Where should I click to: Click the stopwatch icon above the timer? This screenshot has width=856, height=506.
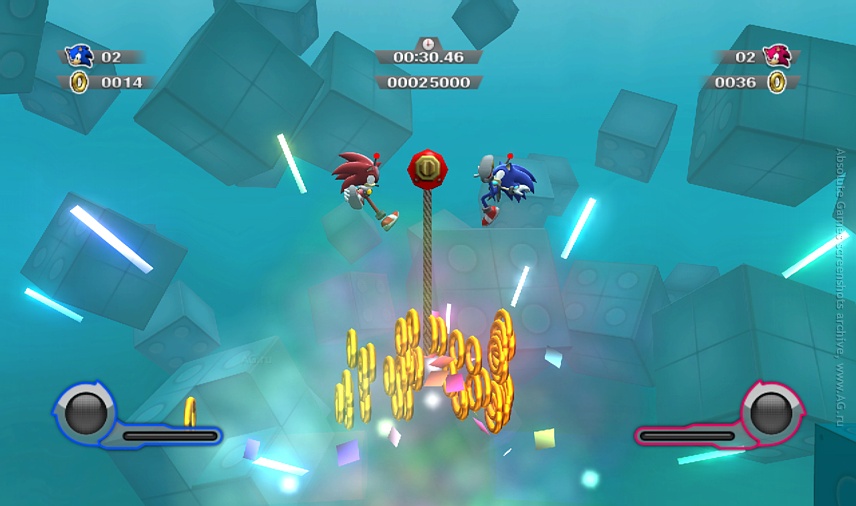pyautogui.click(x=428, y=43)
